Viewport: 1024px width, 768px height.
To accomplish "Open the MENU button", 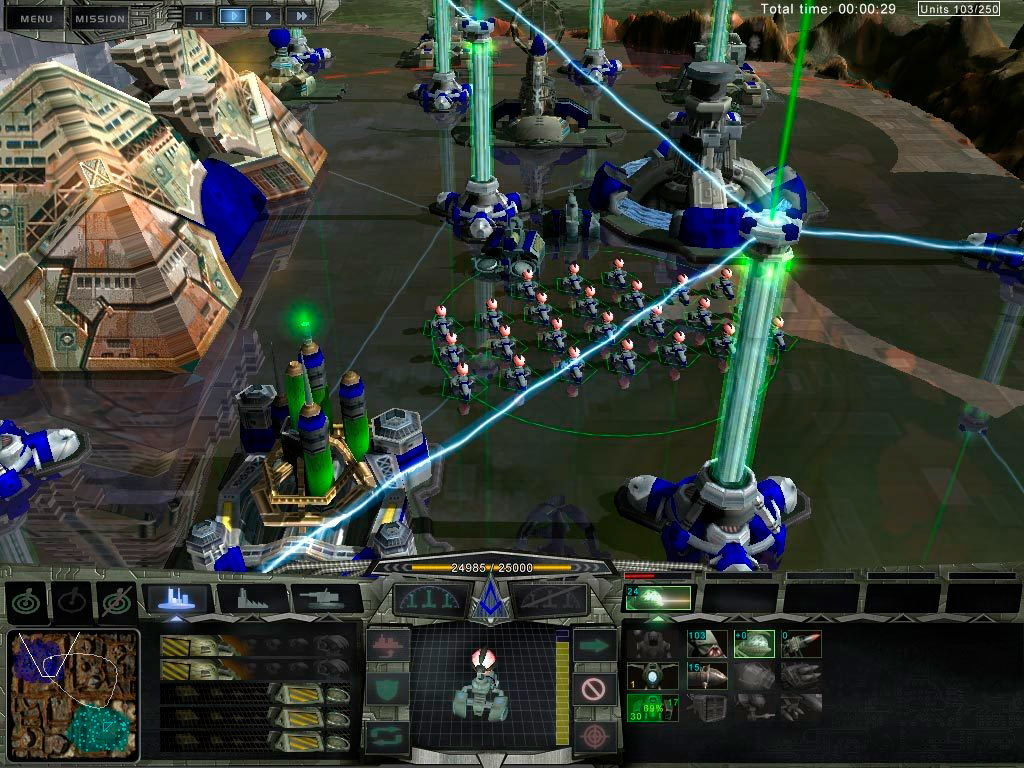I will click(35, 18).
